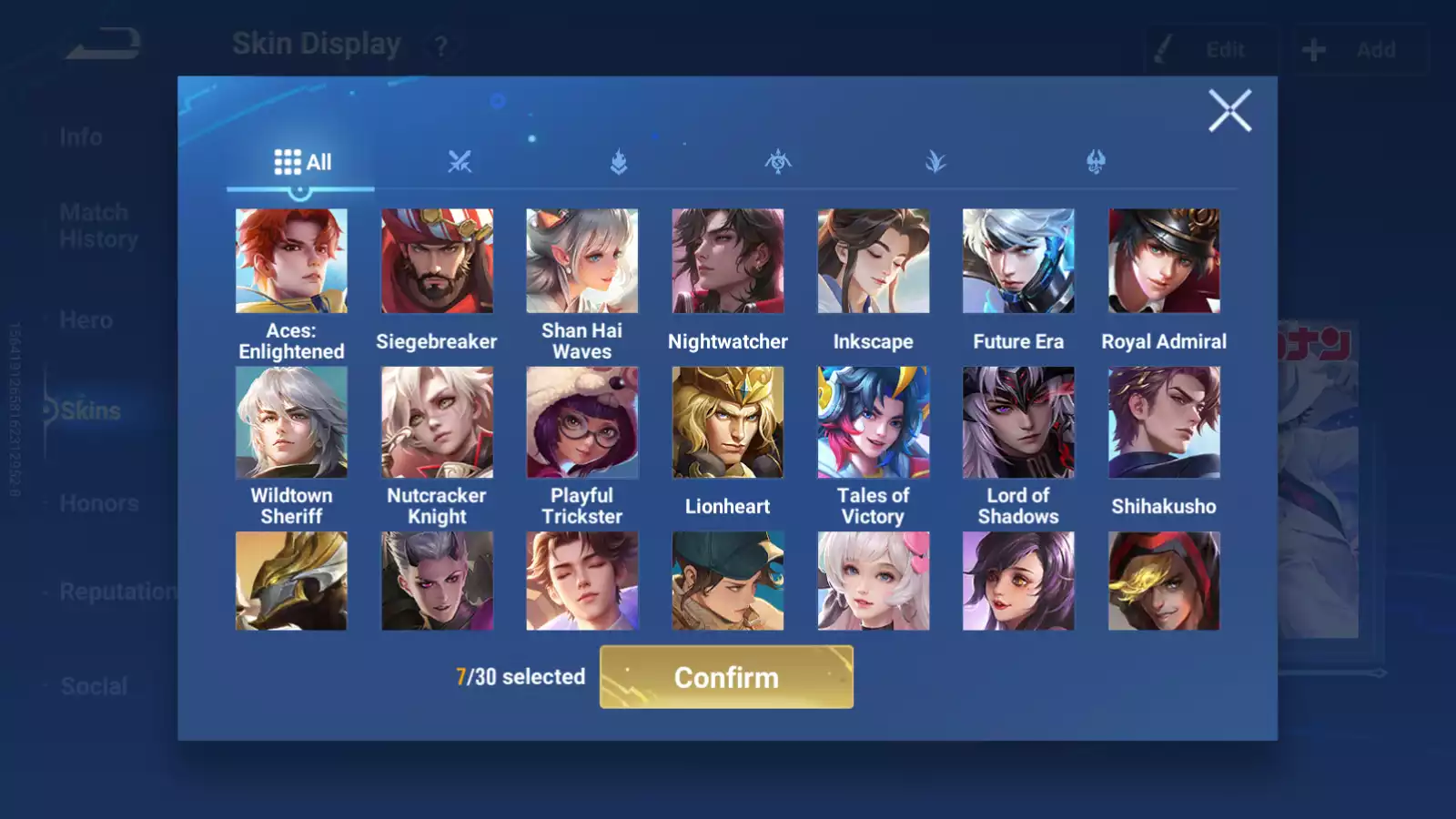Confirm the skin selection
1456x819 pixels.
point(726,677)
